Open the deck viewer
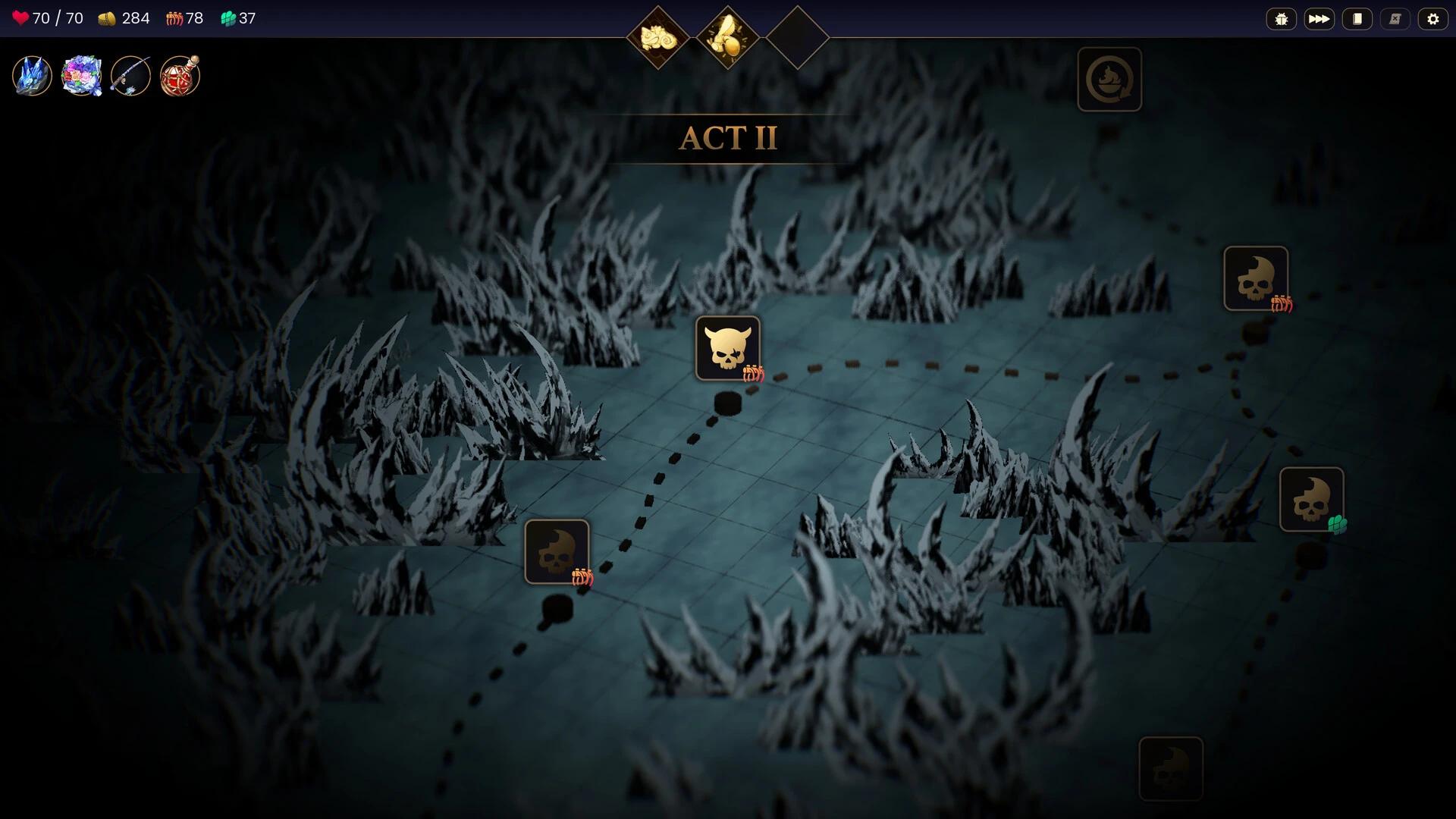Screen dimensions: 1456x819 pyautogui.click(x=1357, y=18)
